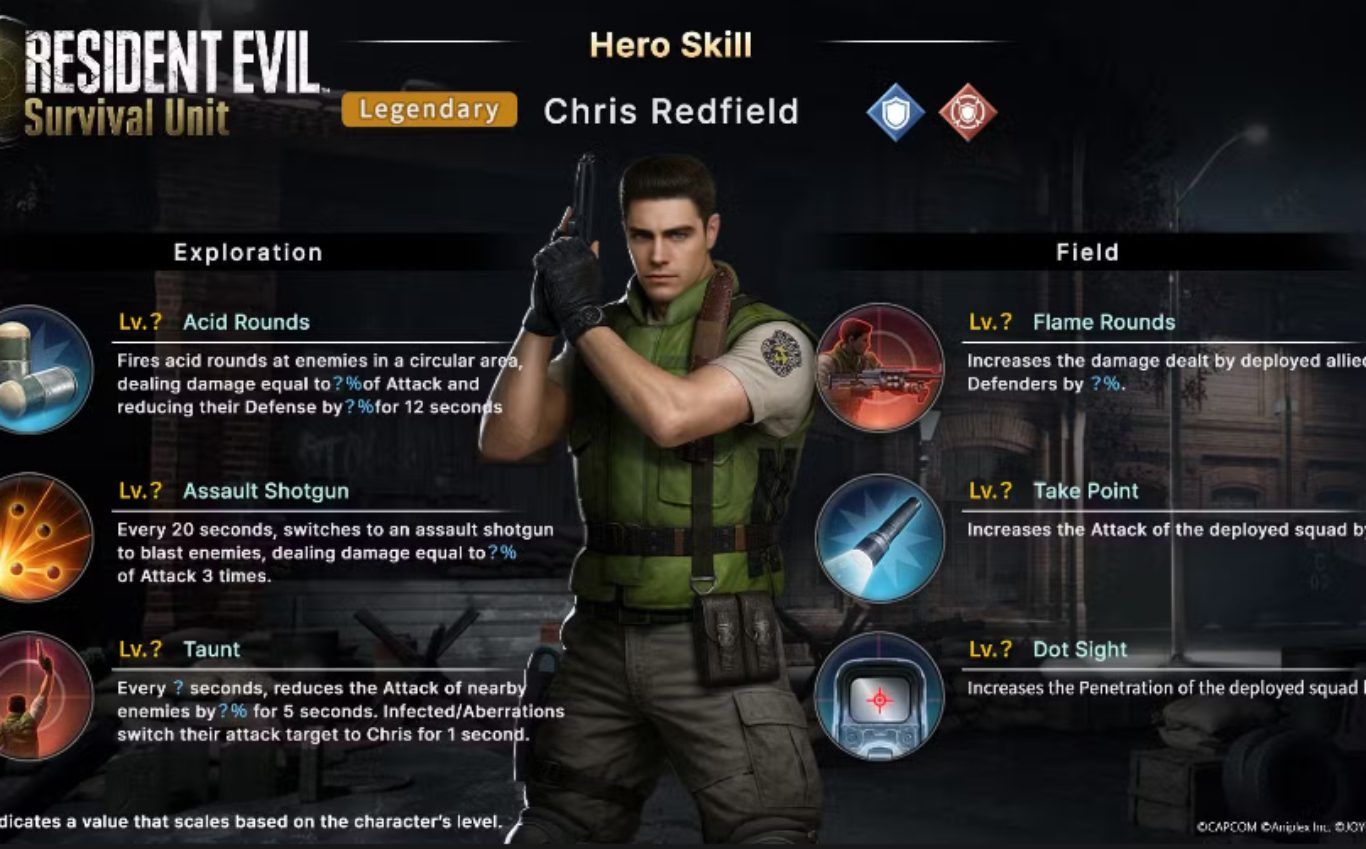
Task: Switch to the Exploration skills header
Action: pos(248,252)
